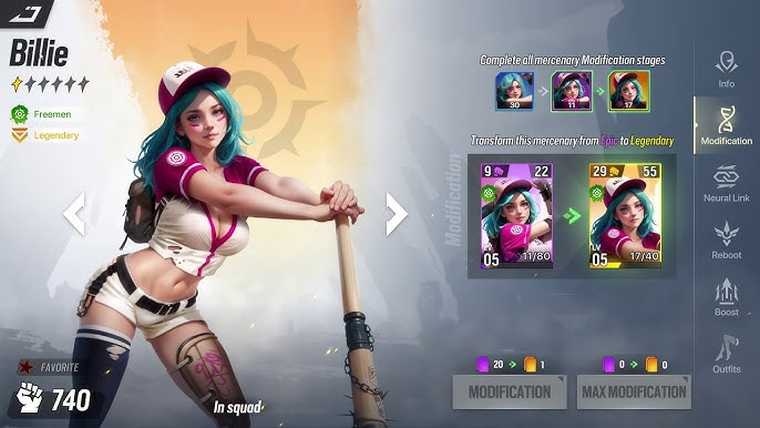Inspect the Legendary gold mercenary card
This screenshot has width=760, height=428.
click(625, 215)
